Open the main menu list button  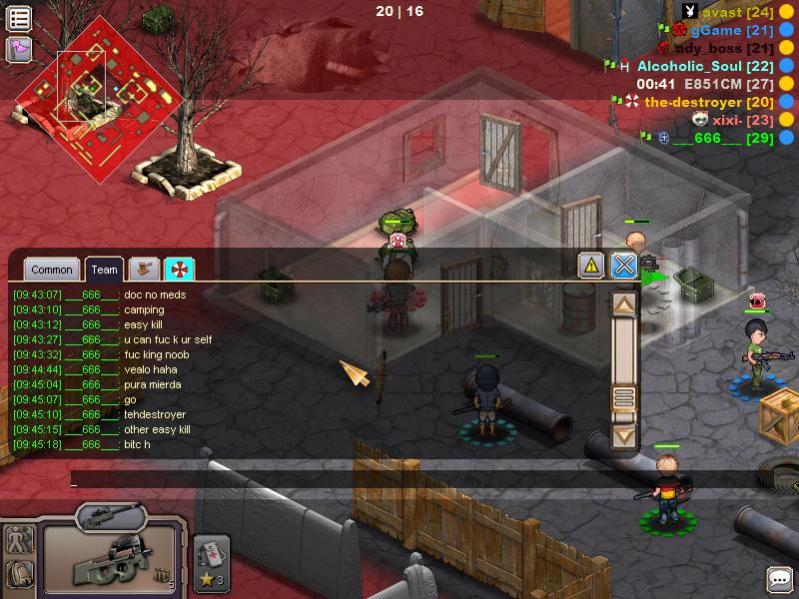[19, 18]
